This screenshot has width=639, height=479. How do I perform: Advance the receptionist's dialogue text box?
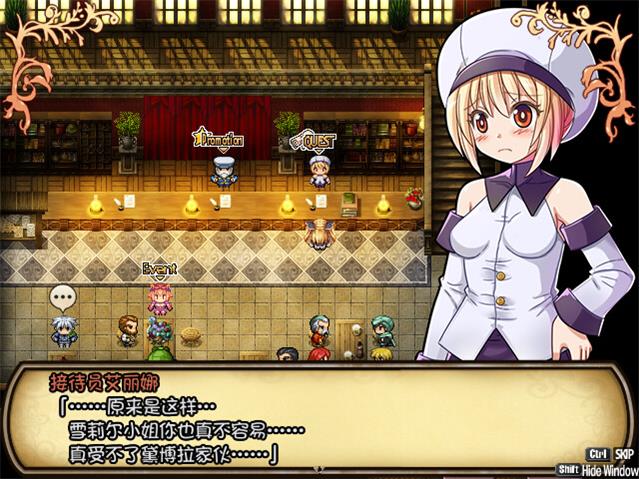[300, 420]
